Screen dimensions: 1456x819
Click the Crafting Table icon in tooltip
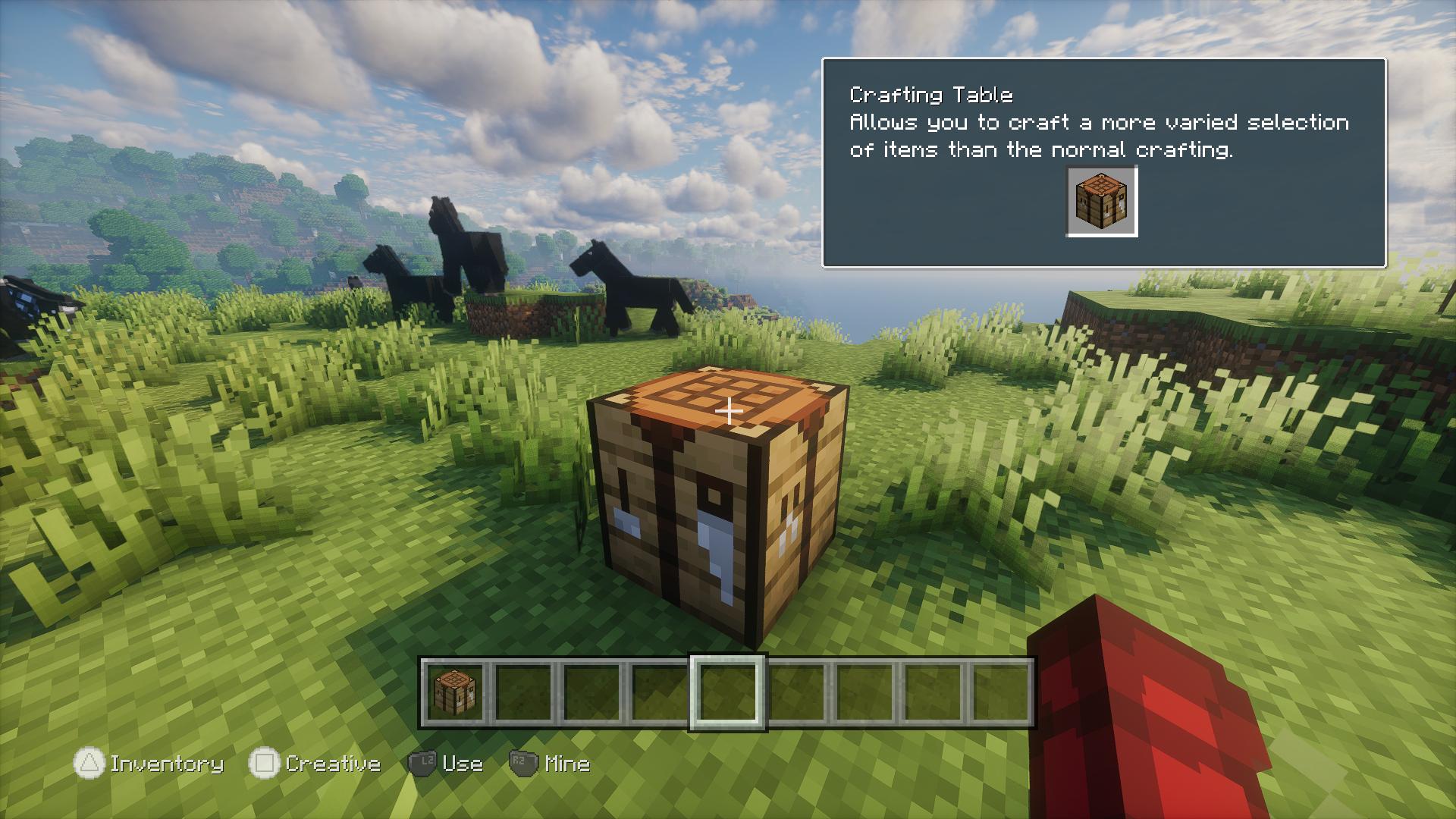click(x=1101, y=201)
